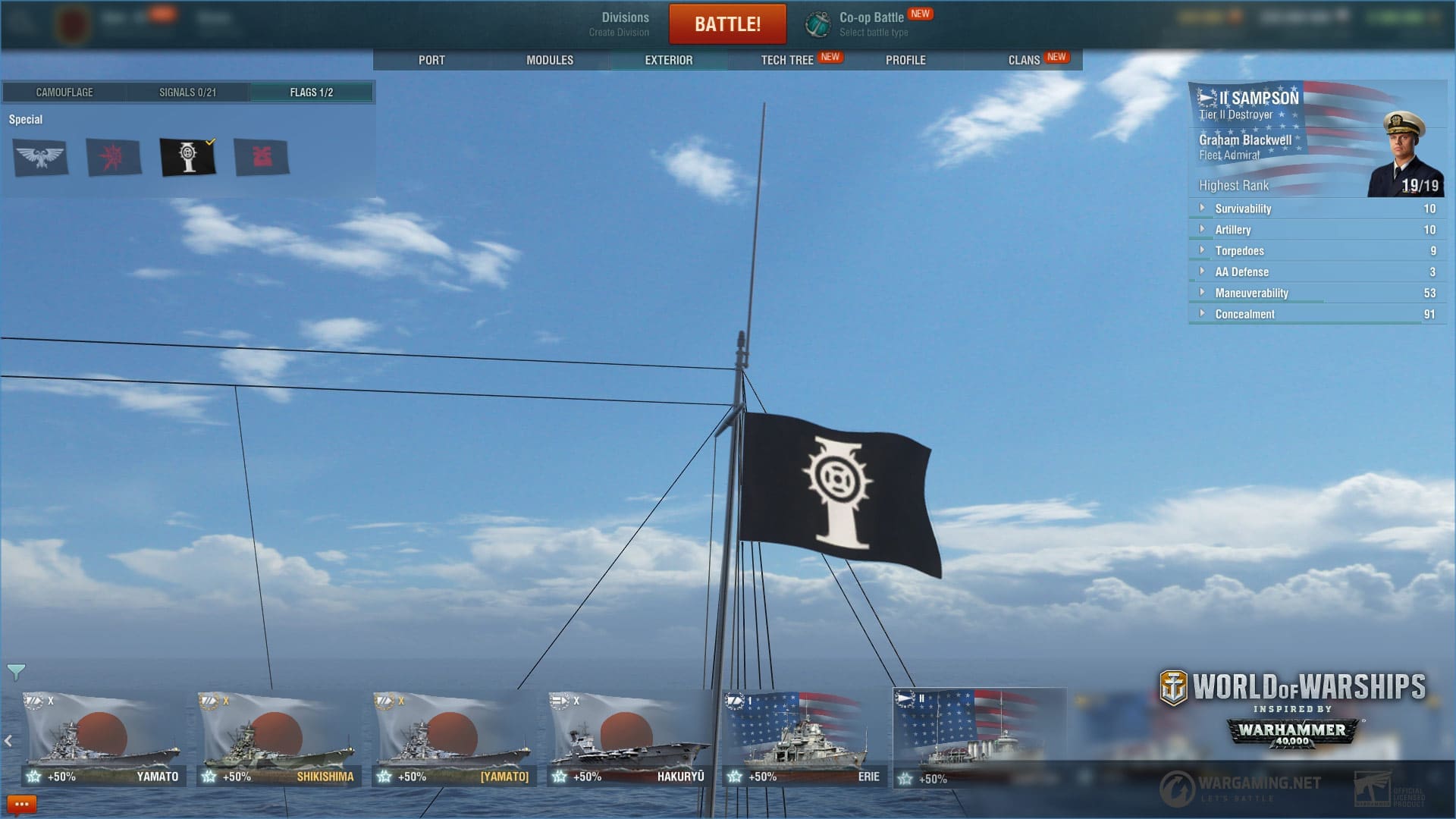Create a Division
This screenshot has width=1456, height=819.
pos(619,24)
